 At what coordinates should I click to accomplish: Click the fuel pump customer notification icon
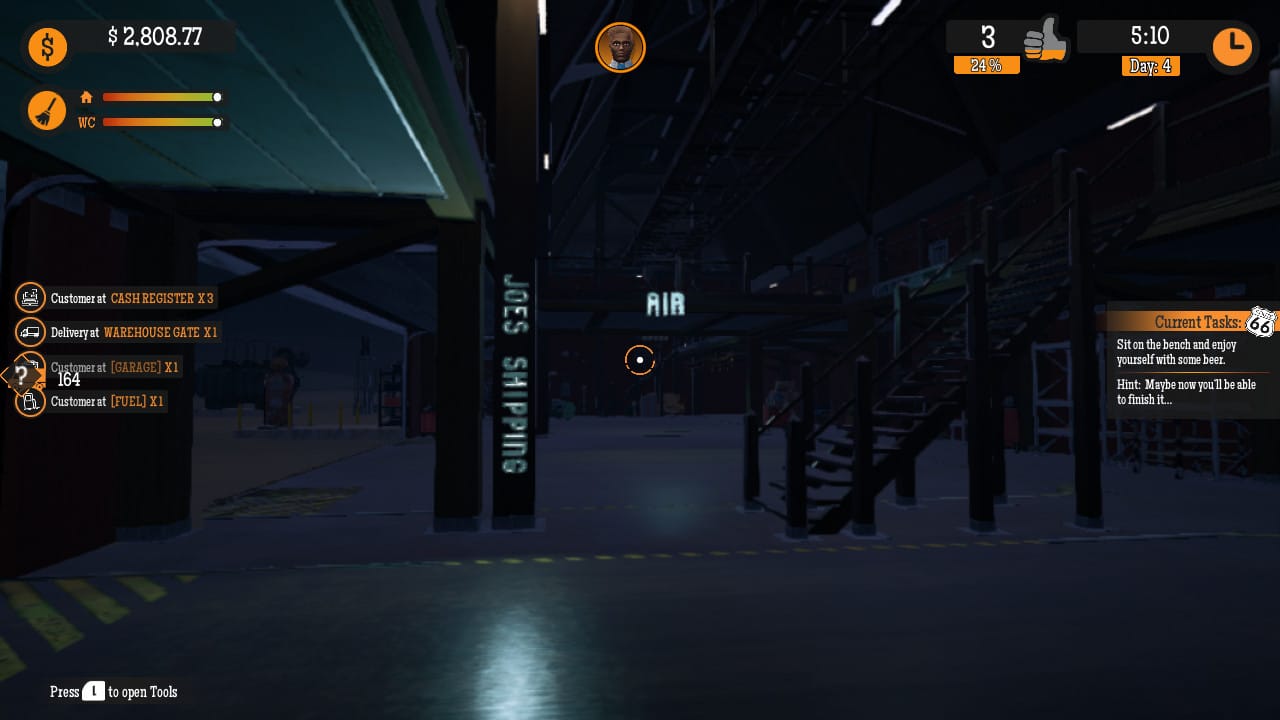tap(30, 401)
